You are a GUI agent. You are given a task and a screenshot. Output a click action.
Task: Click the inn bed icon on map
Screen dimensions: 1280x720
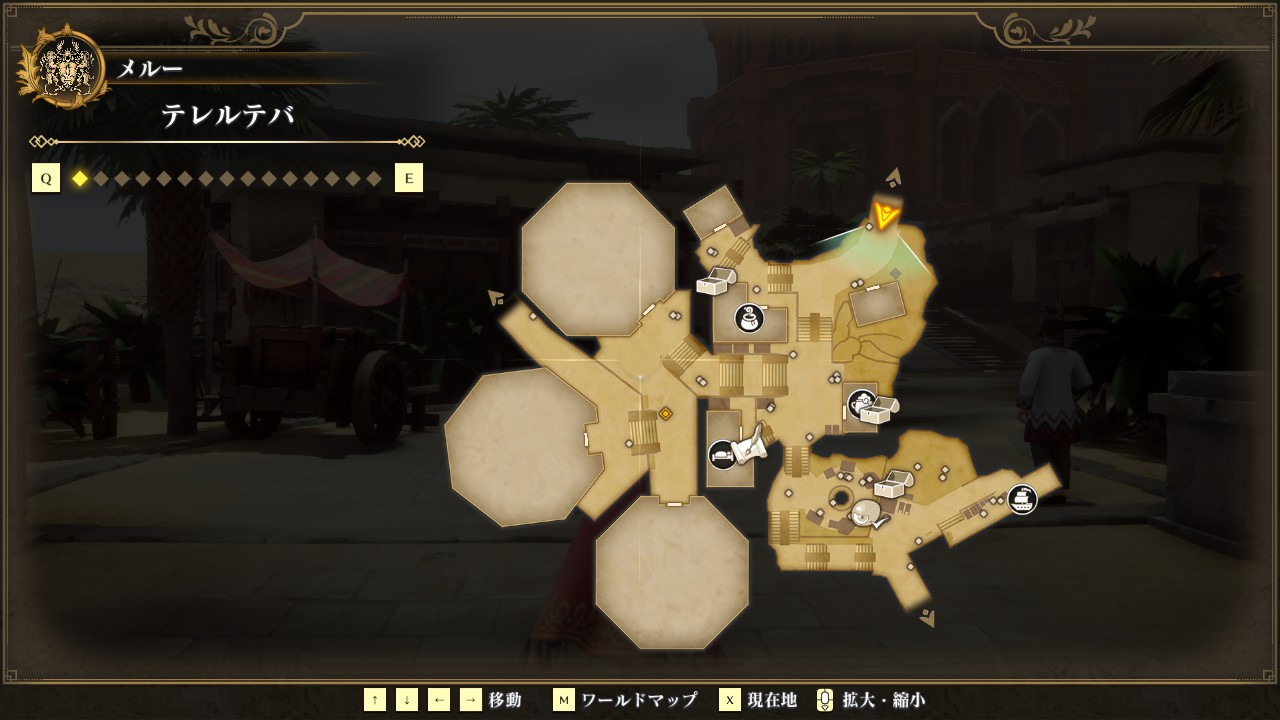(x=721, y=455)
